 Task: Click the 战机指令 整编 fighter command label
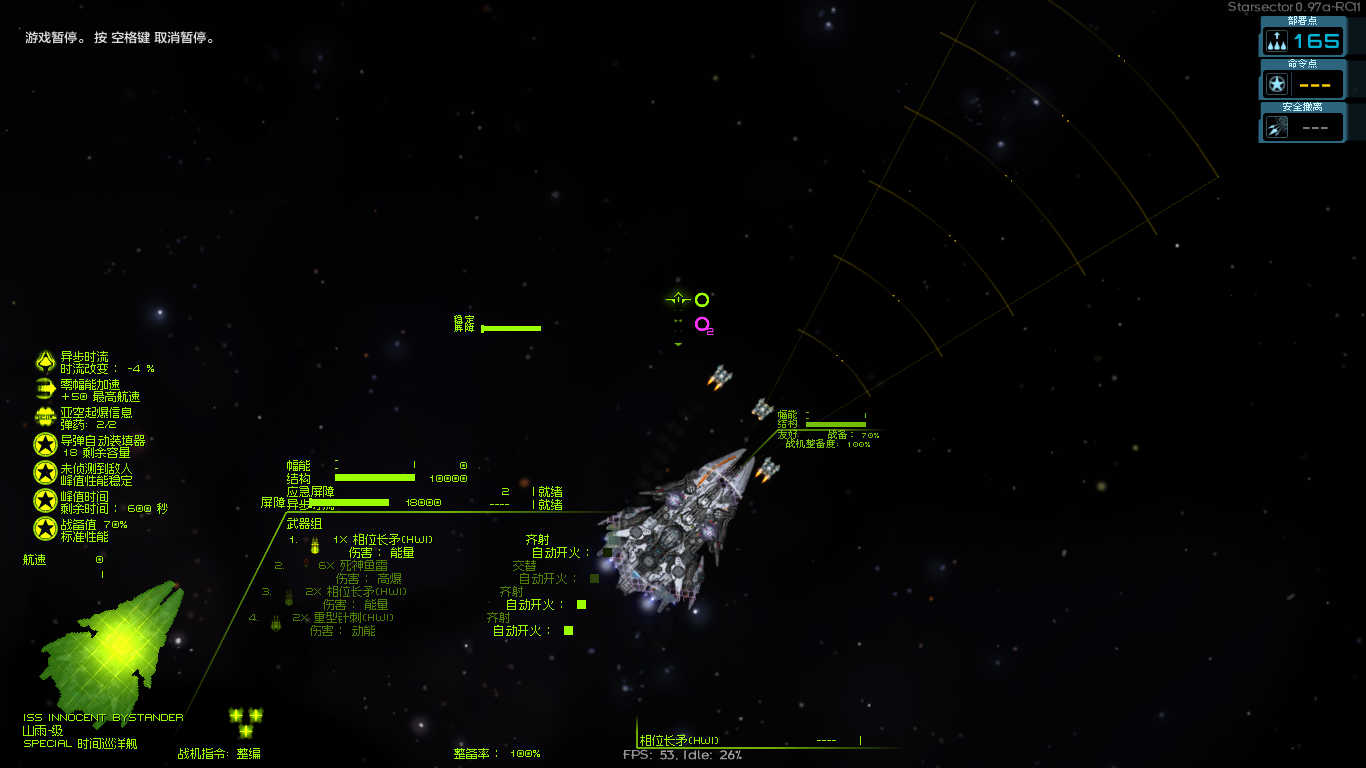pyautogui.click(x=219, y=753)
